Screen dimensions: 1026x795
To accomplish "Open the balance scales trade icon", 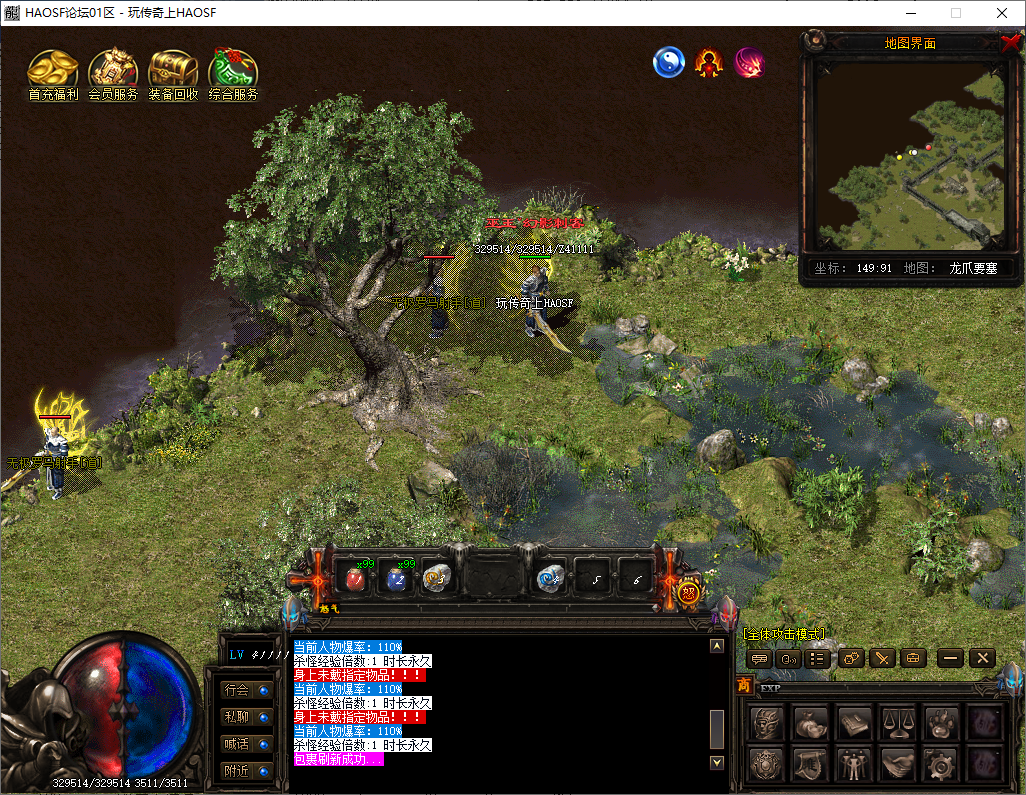I will pyautogui.click(x=896, y=722).
